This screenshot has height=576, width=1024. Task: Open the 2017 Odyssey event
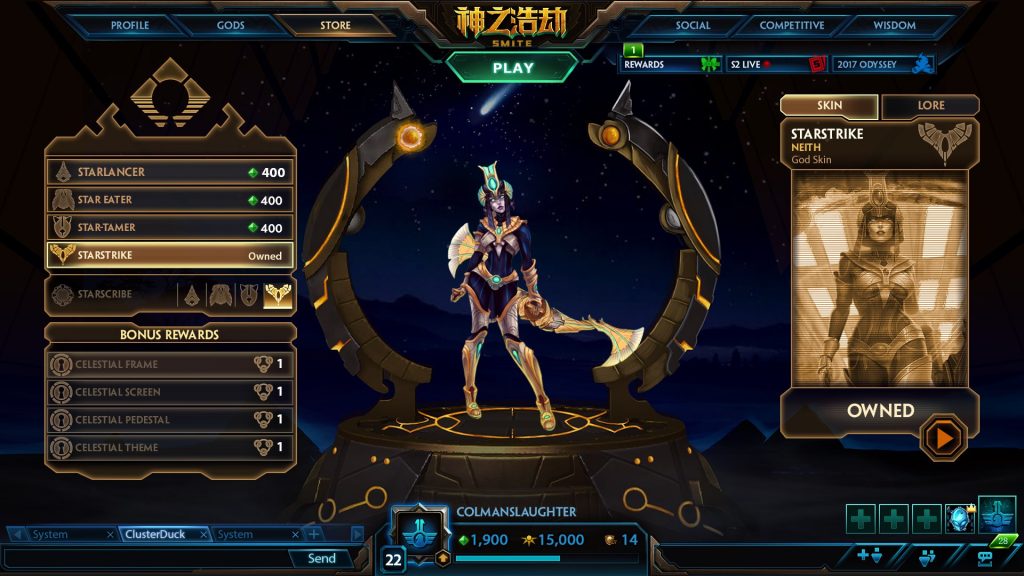click(x=882, y=64)
